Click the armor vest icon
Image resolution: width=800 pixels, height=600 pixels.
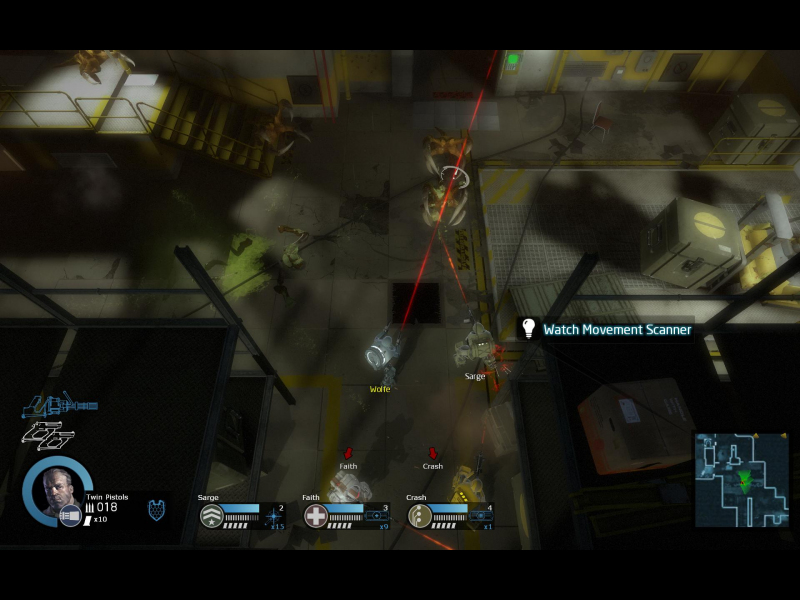pos(157,510)
